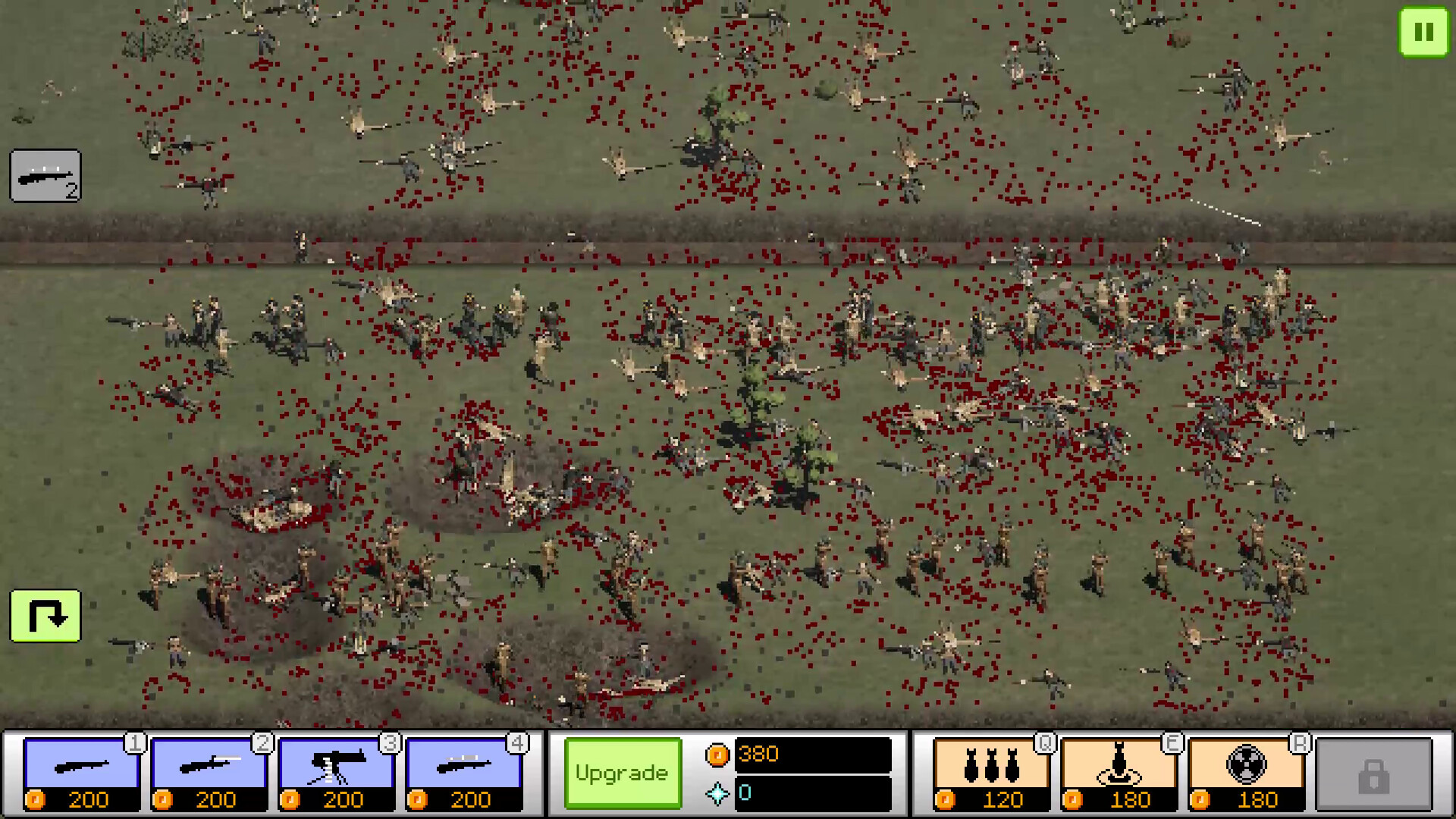Image resolution: width=1456 pixels, height=819 pixels.
Task: Click the dropped rifle pickup showing 2
Action: (x=45, y=176)
